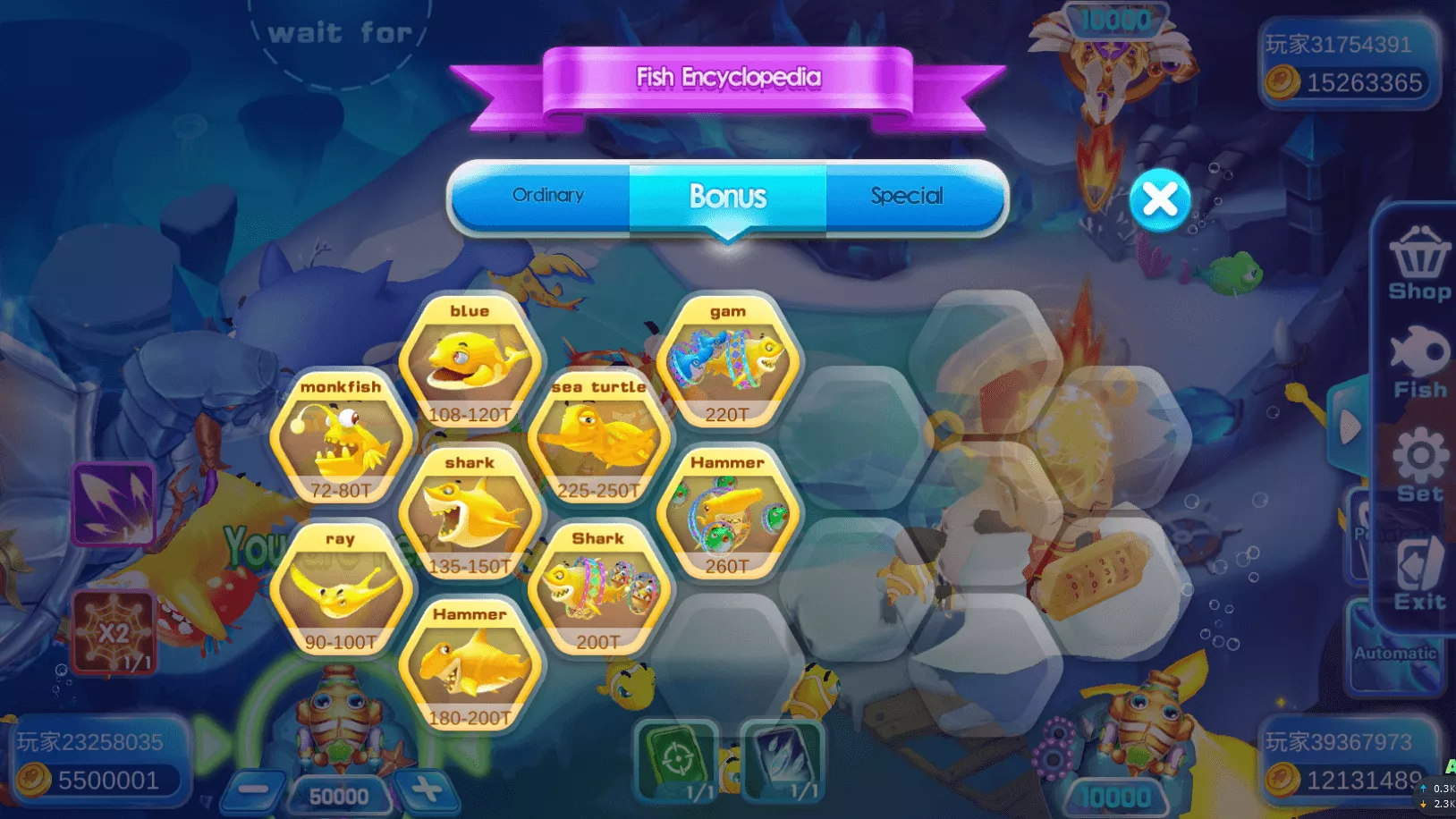The height and width of the screenshot is (819, 1456).
Task: Select the Bonus tab
Action: coord(727,197)
